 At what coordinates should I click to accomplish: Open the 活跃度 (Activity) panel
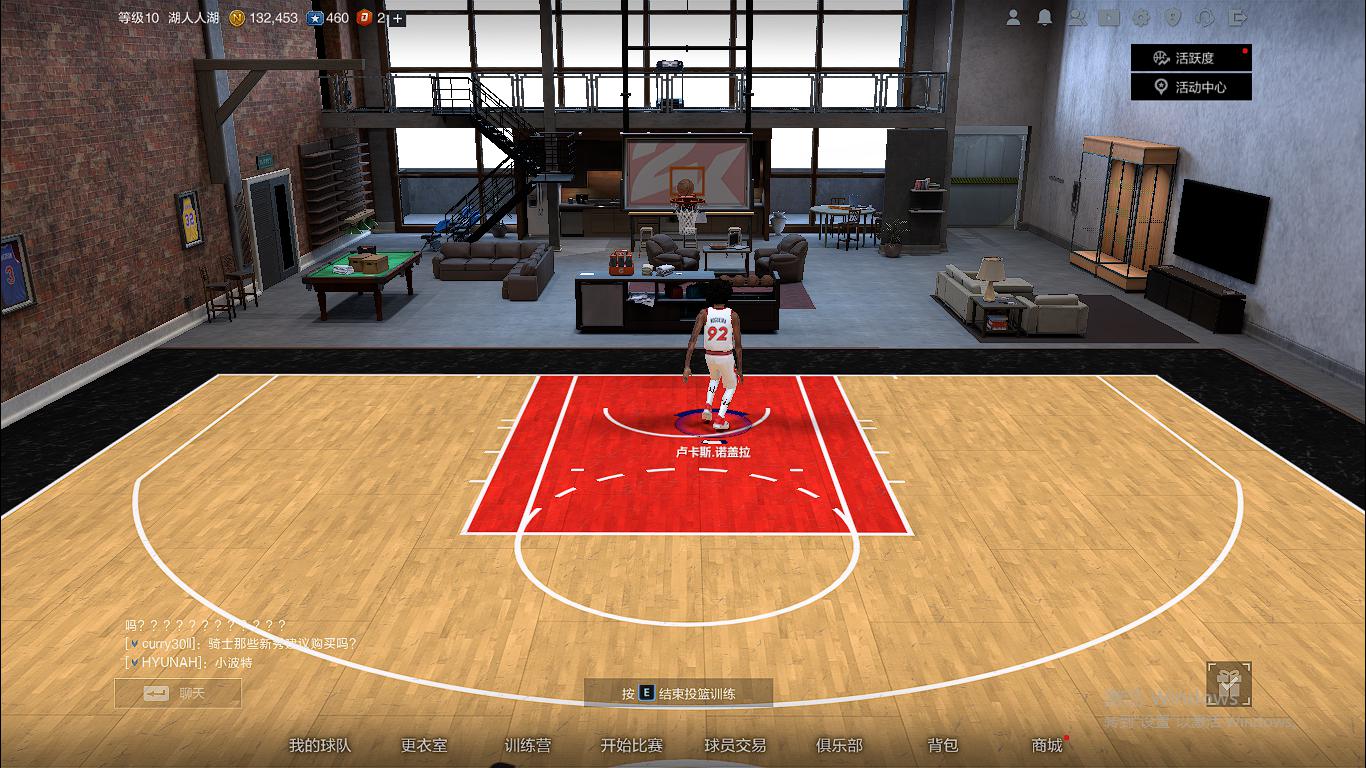tap(1190, 57)
